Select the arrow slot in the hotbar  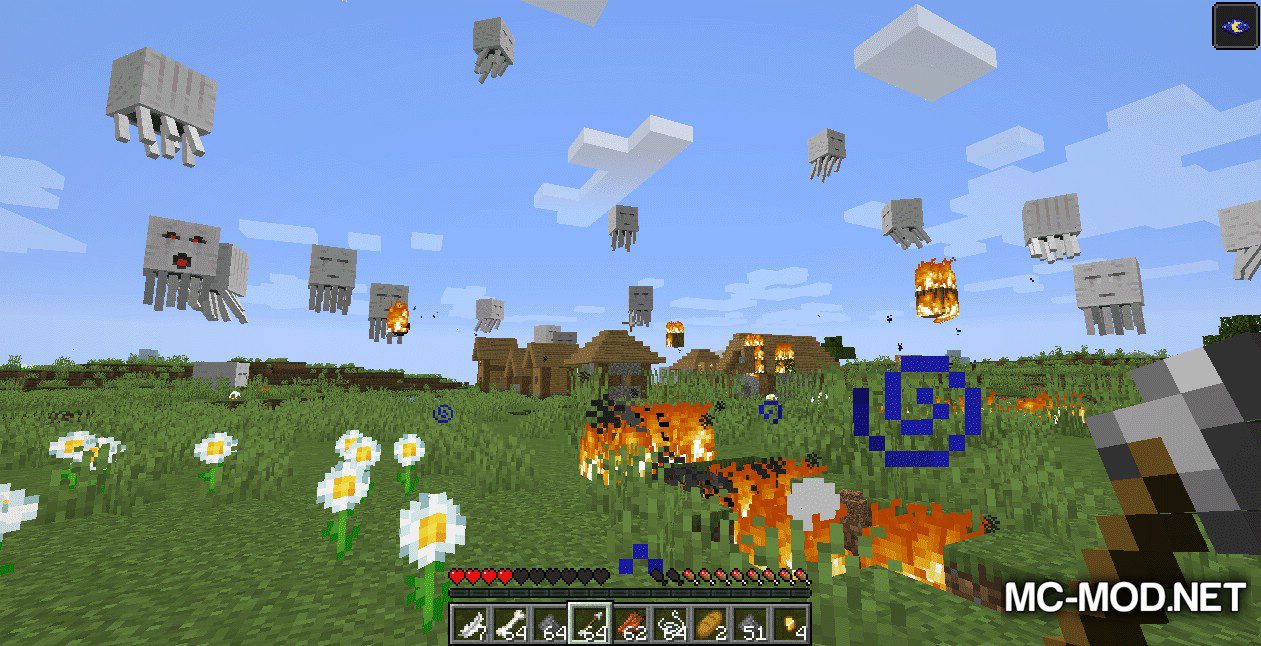(x=590, y=624)
